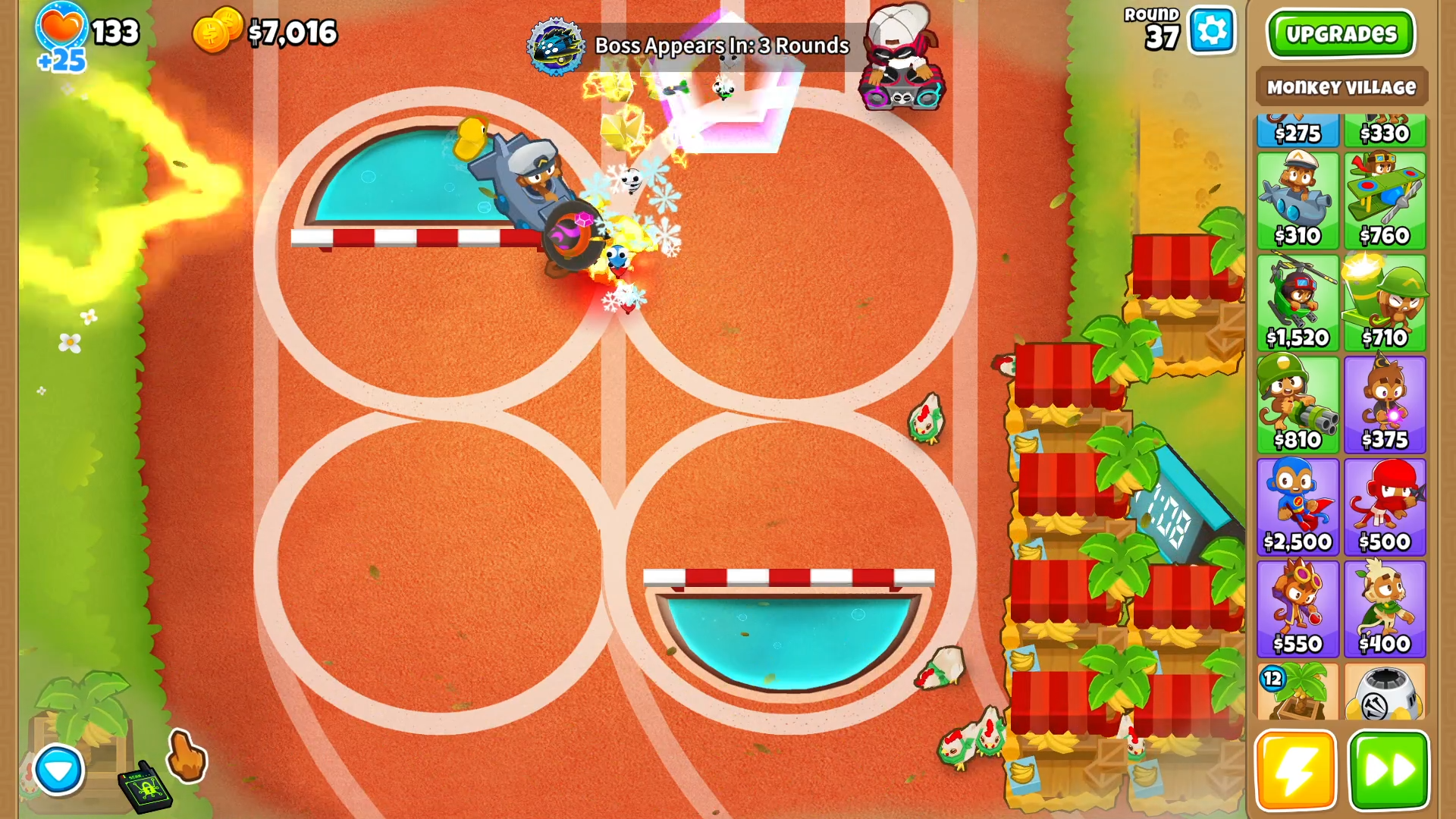
Task: Open the settings gear menu
Action: [1211, 32]
